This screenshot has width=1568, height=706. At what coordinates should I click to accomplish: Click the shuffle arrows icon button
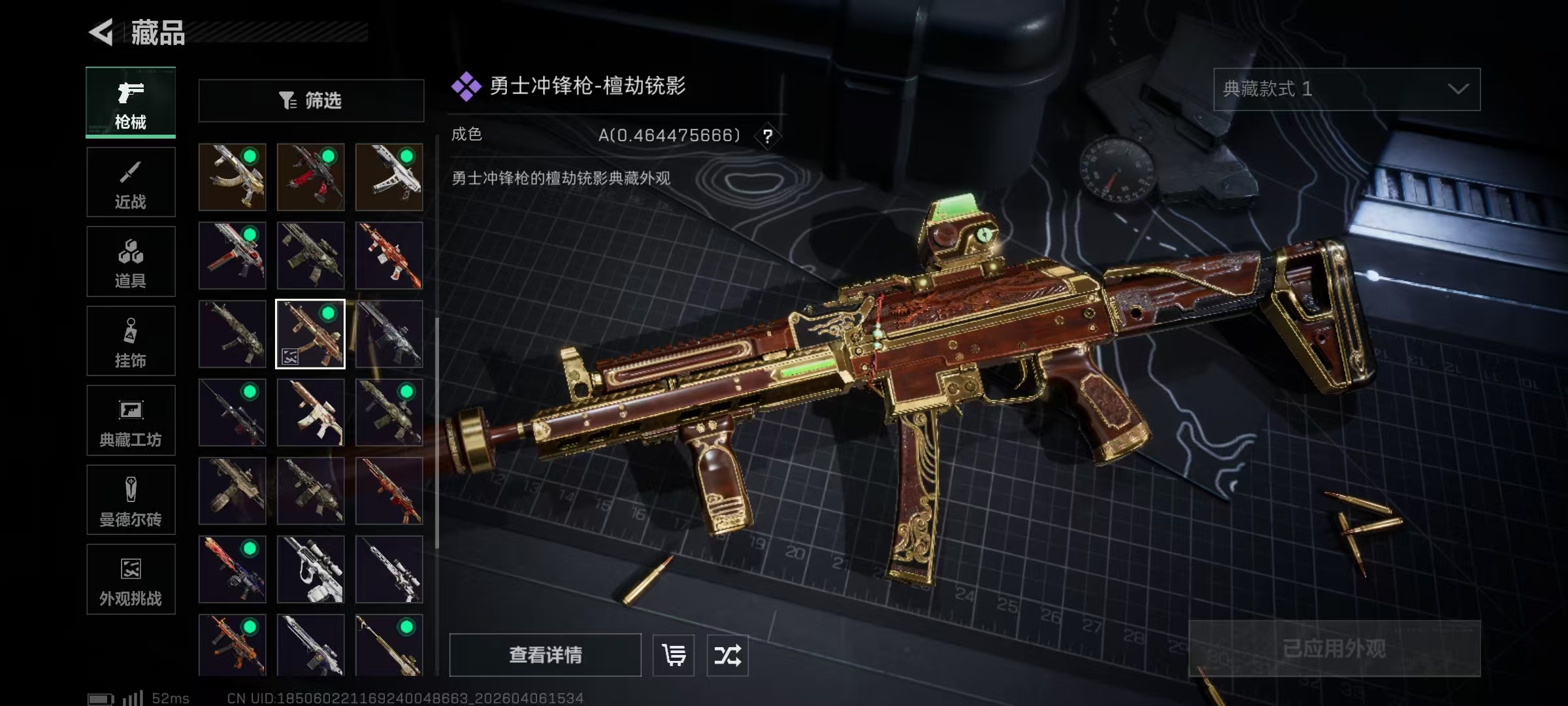click(x=727, y=654)
